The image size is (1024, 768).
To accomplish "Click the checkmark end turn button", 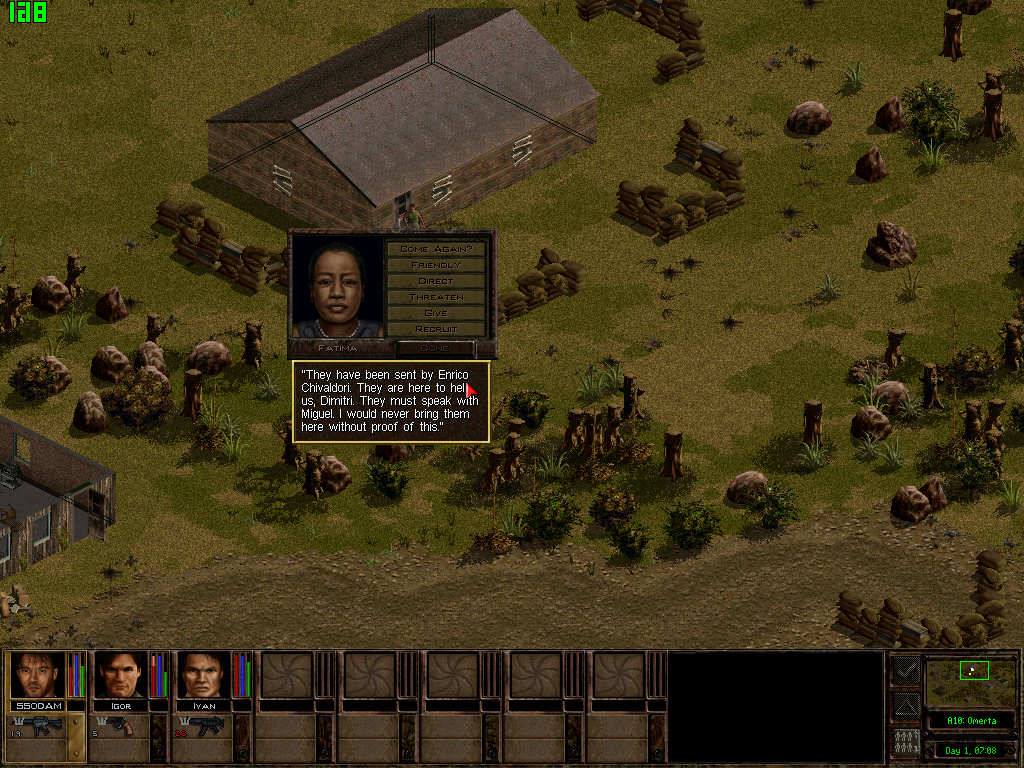I will click(x=906, y=671).
